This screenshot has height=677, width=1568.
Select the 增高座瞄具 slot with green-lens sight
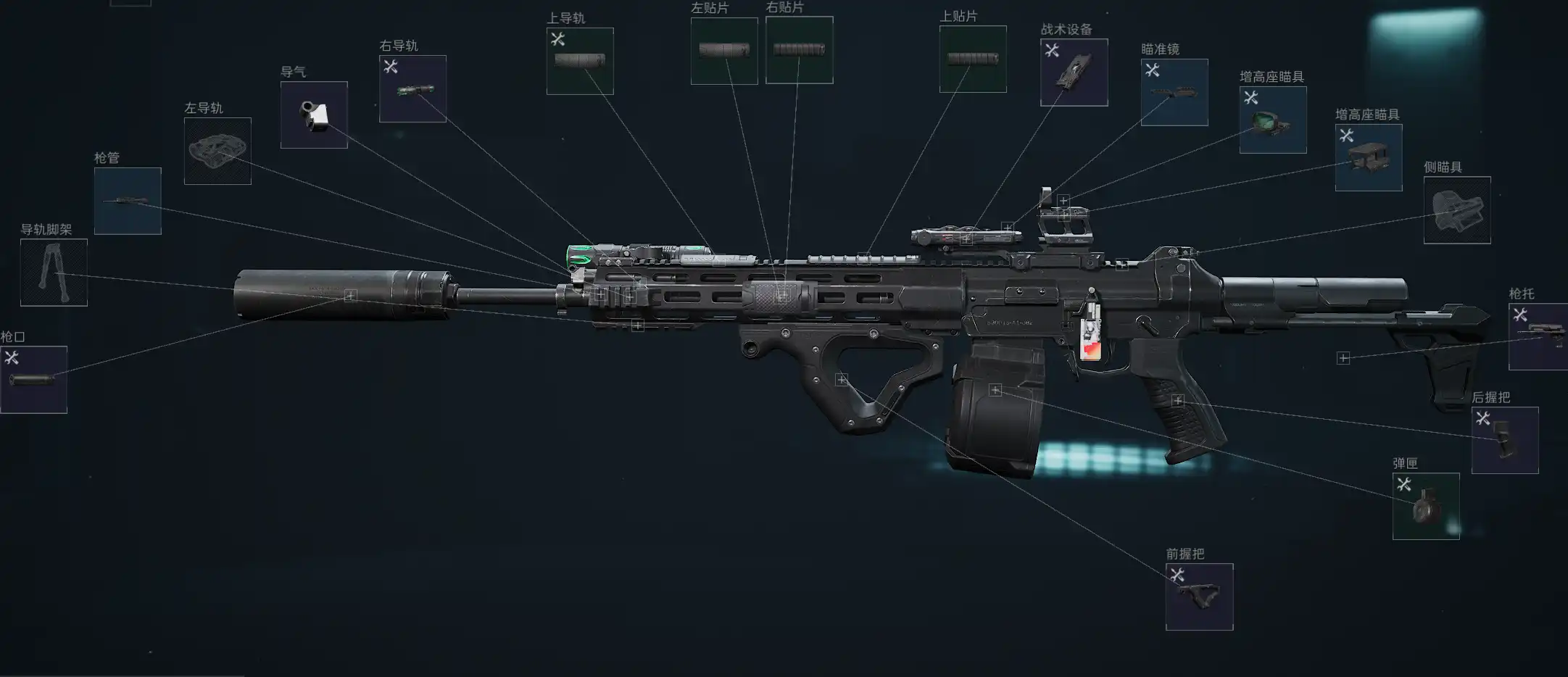(x=1273, y=120)
